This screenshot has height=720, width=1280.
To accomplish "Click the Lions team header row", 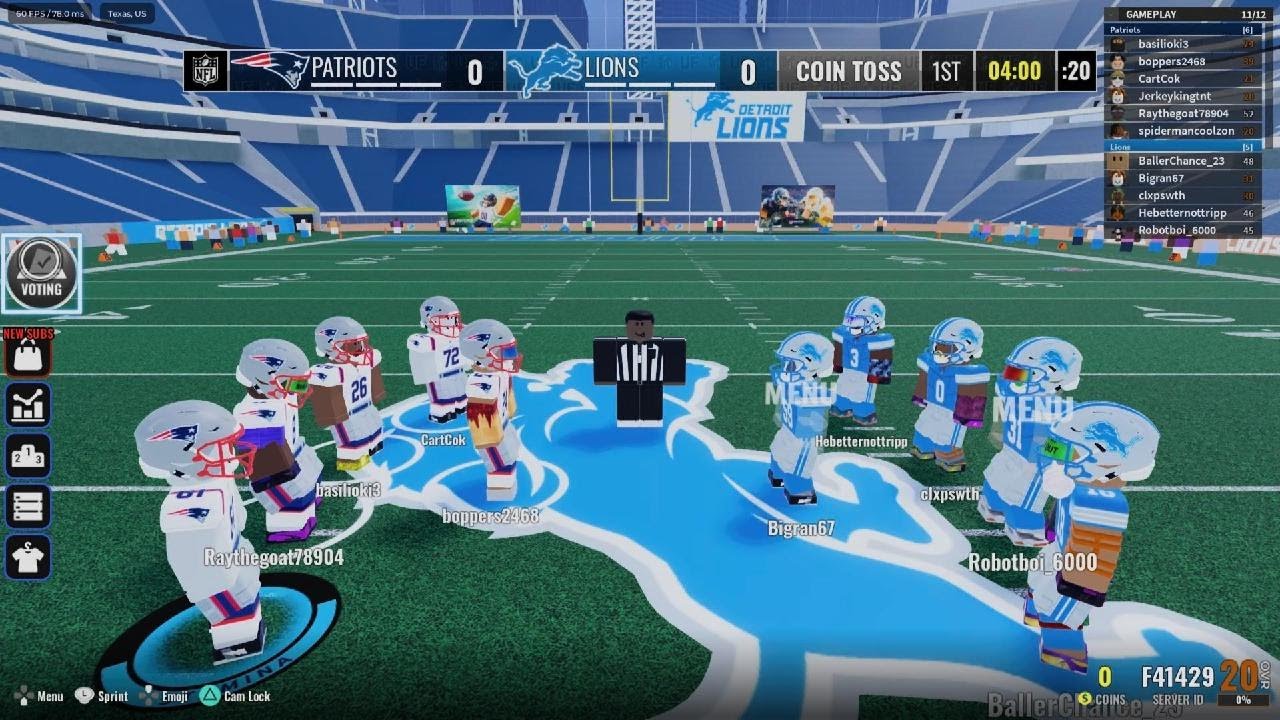I will point(1180,147).
